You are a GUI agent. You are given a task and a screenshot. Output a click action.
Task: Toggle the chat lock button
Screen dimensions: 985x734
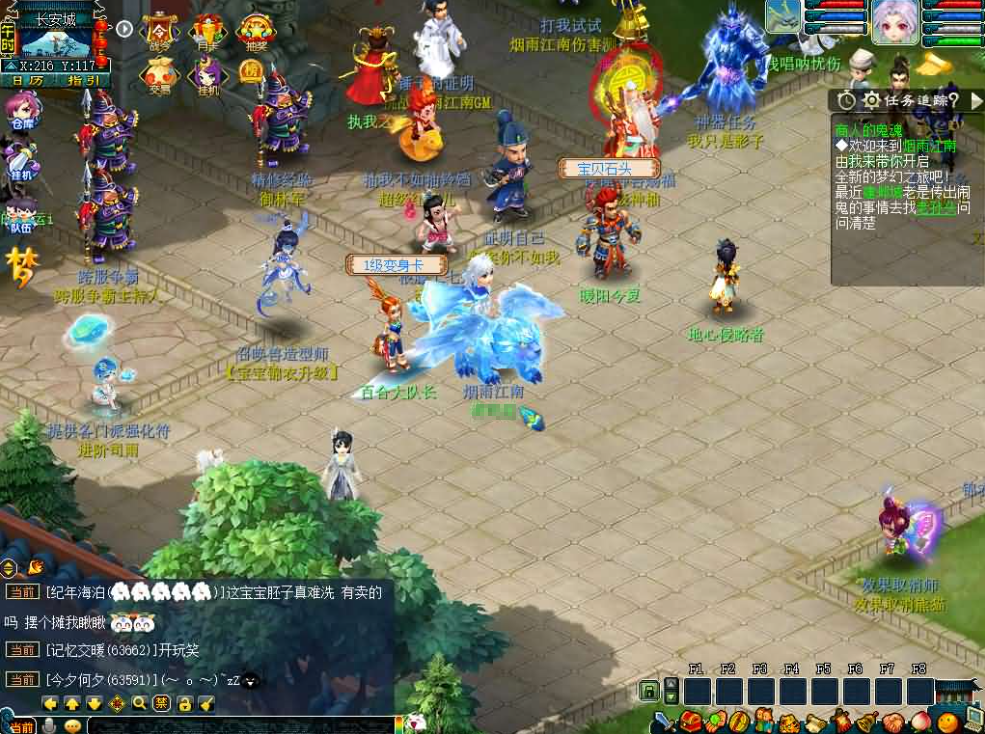click(x=184, y=703)
